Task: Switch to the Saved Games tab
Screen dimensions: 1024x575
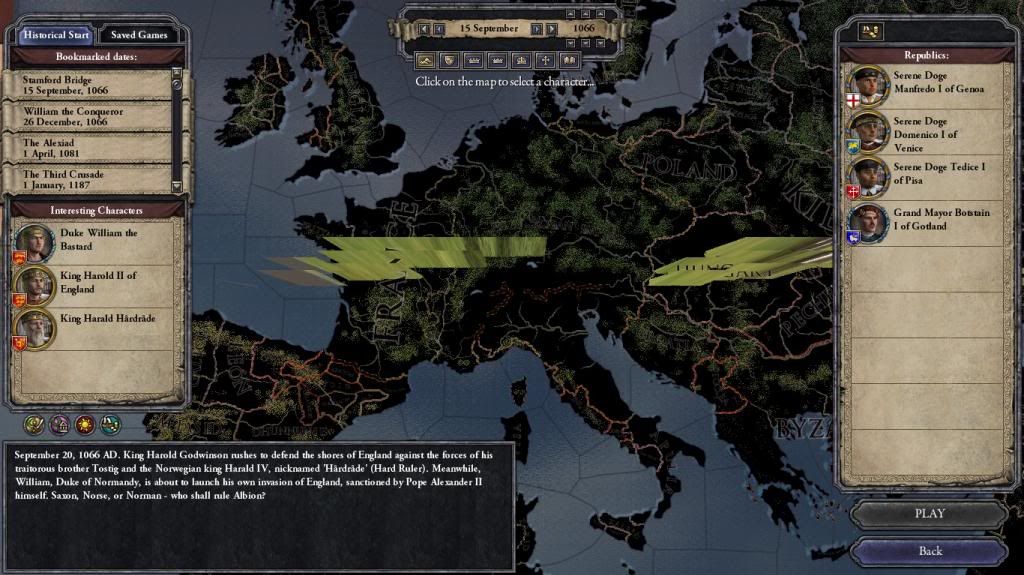Action: tap(140, 34)
